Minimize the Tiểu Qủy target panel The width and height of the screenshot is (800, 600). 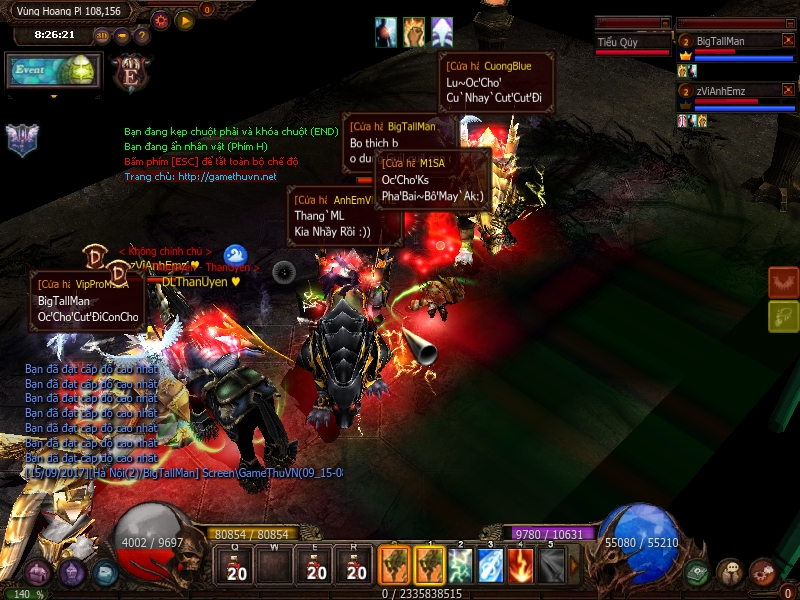664,22
